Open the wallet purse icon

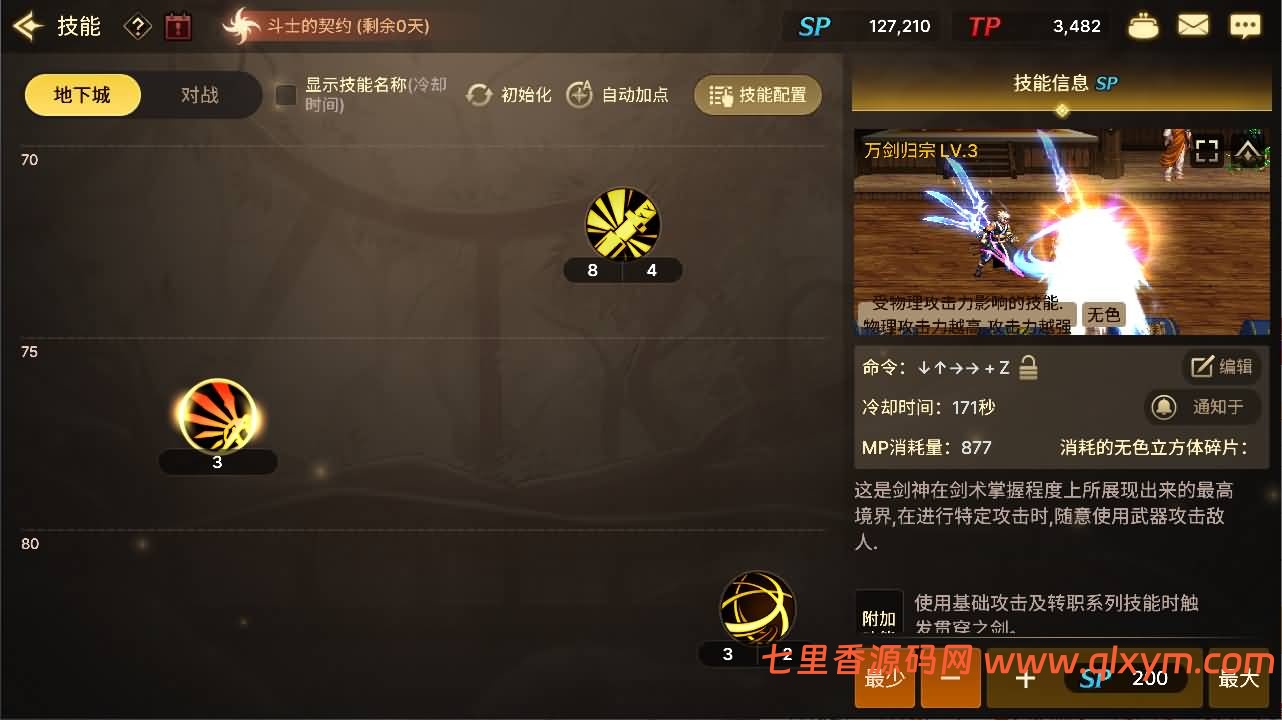coord(1143,25)
